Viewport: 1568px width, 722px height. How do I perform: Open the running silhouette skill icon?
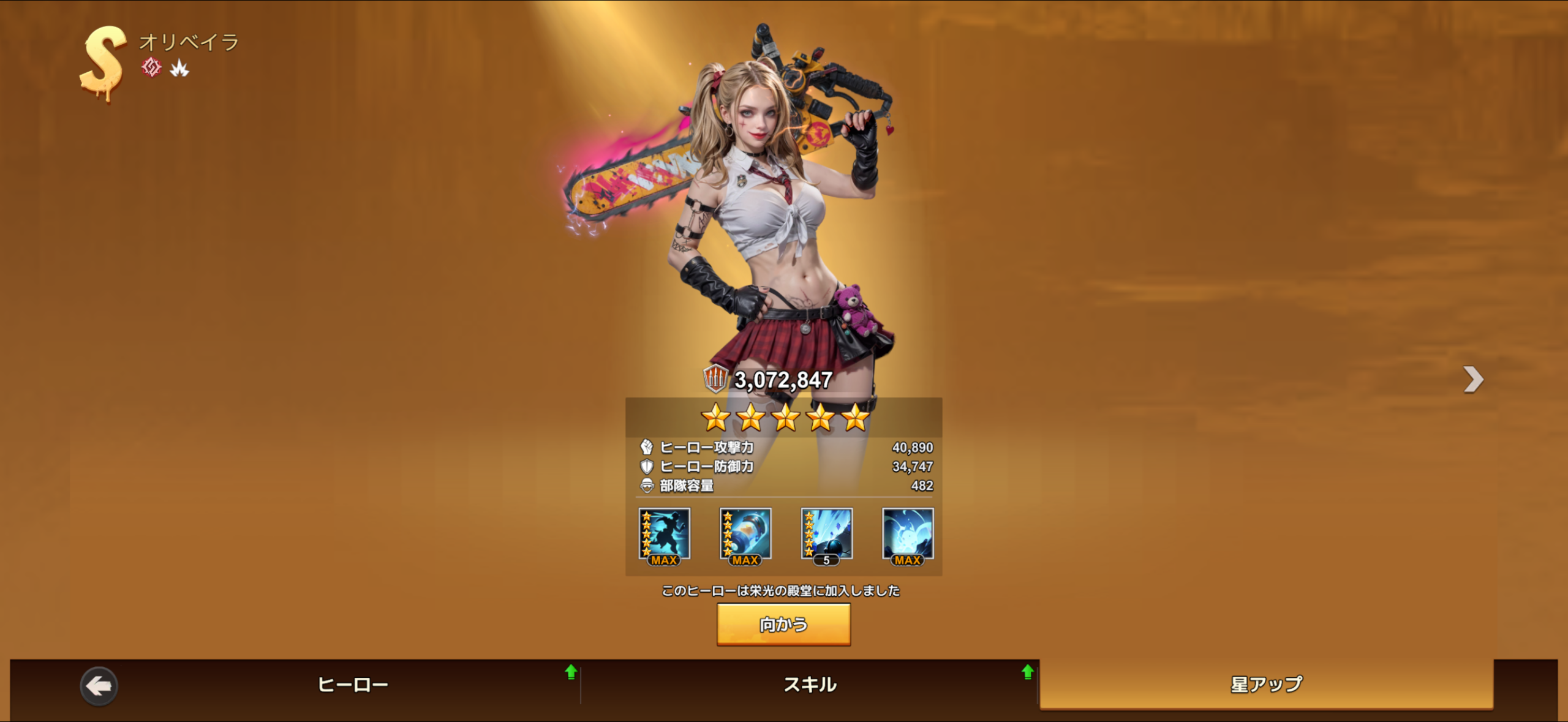(664, 535)
